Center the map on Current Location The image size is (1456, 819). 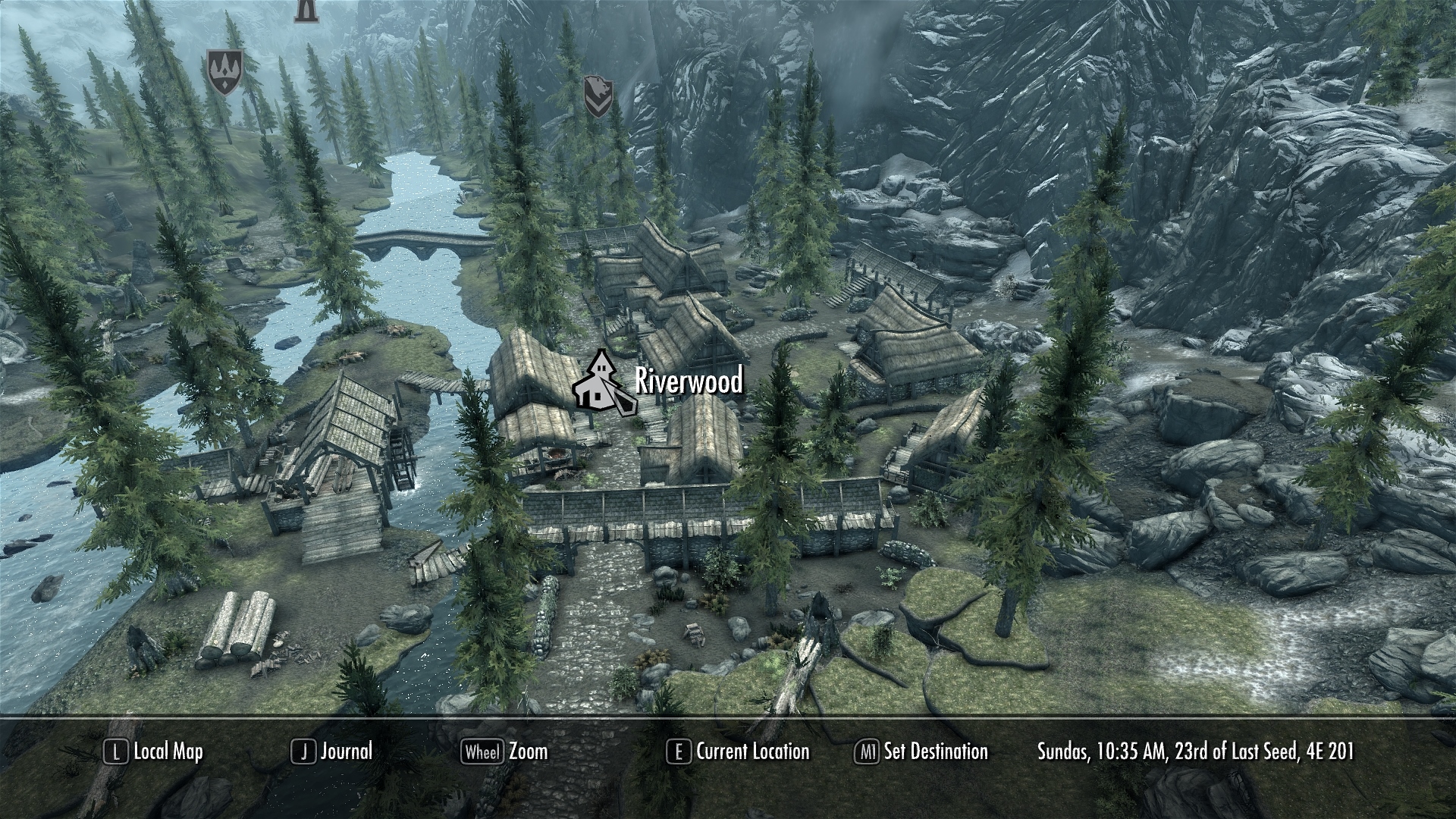738,752
